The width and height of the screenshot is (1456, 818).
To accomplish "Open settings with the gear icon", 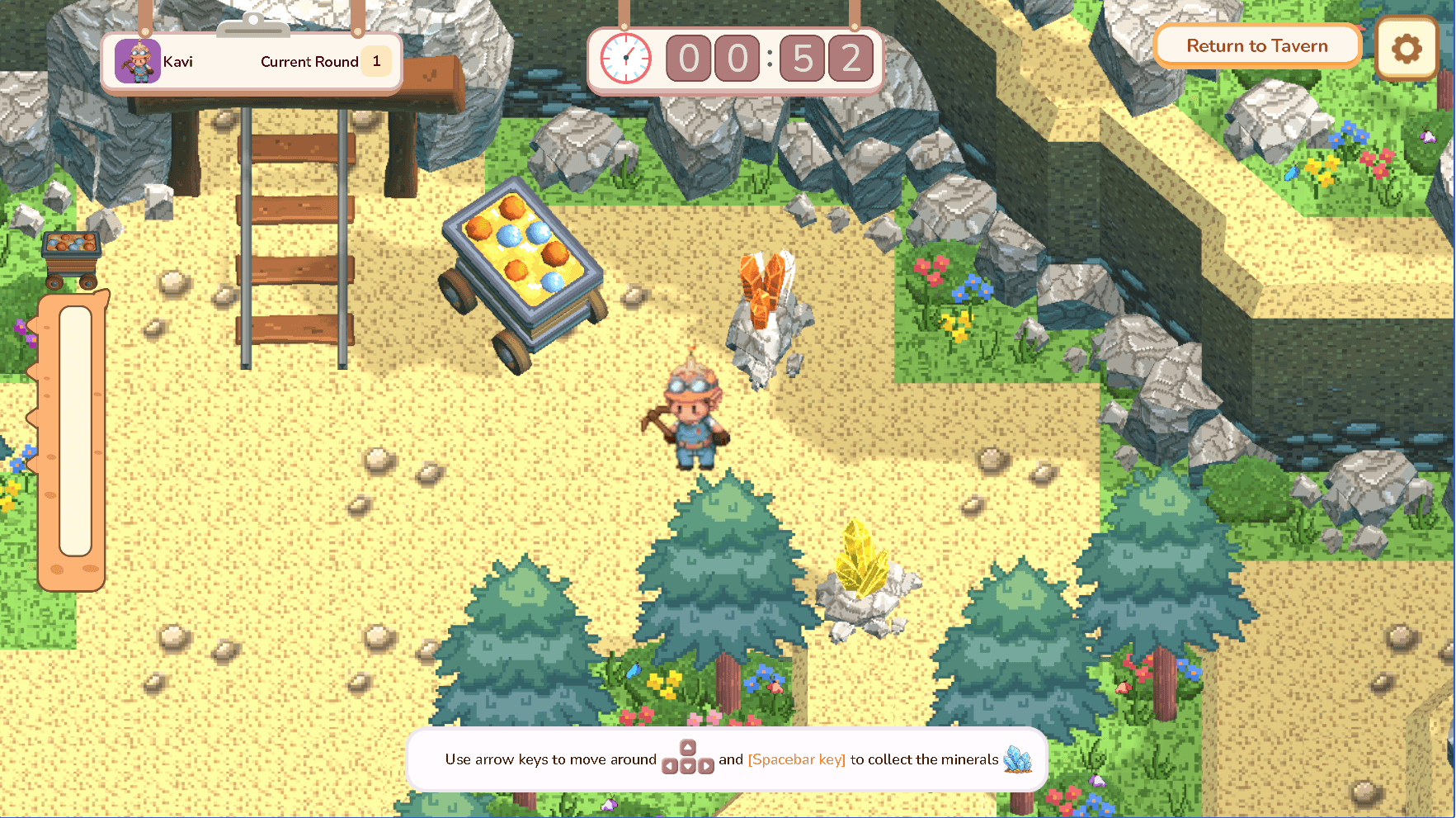I will click(1407, 49).
